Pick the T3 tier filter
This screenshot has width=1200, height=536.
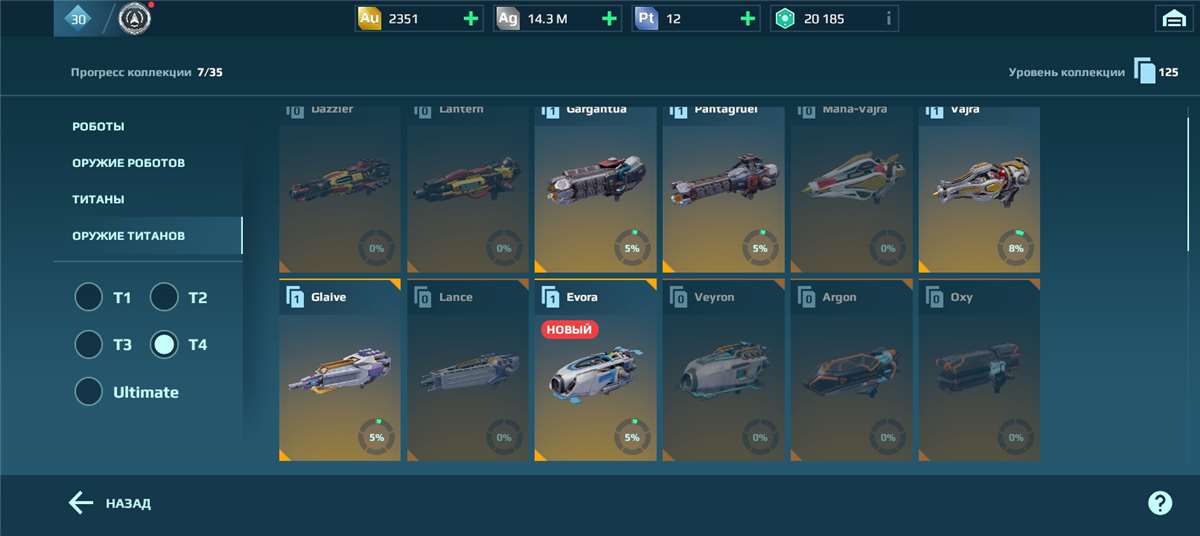89,344
